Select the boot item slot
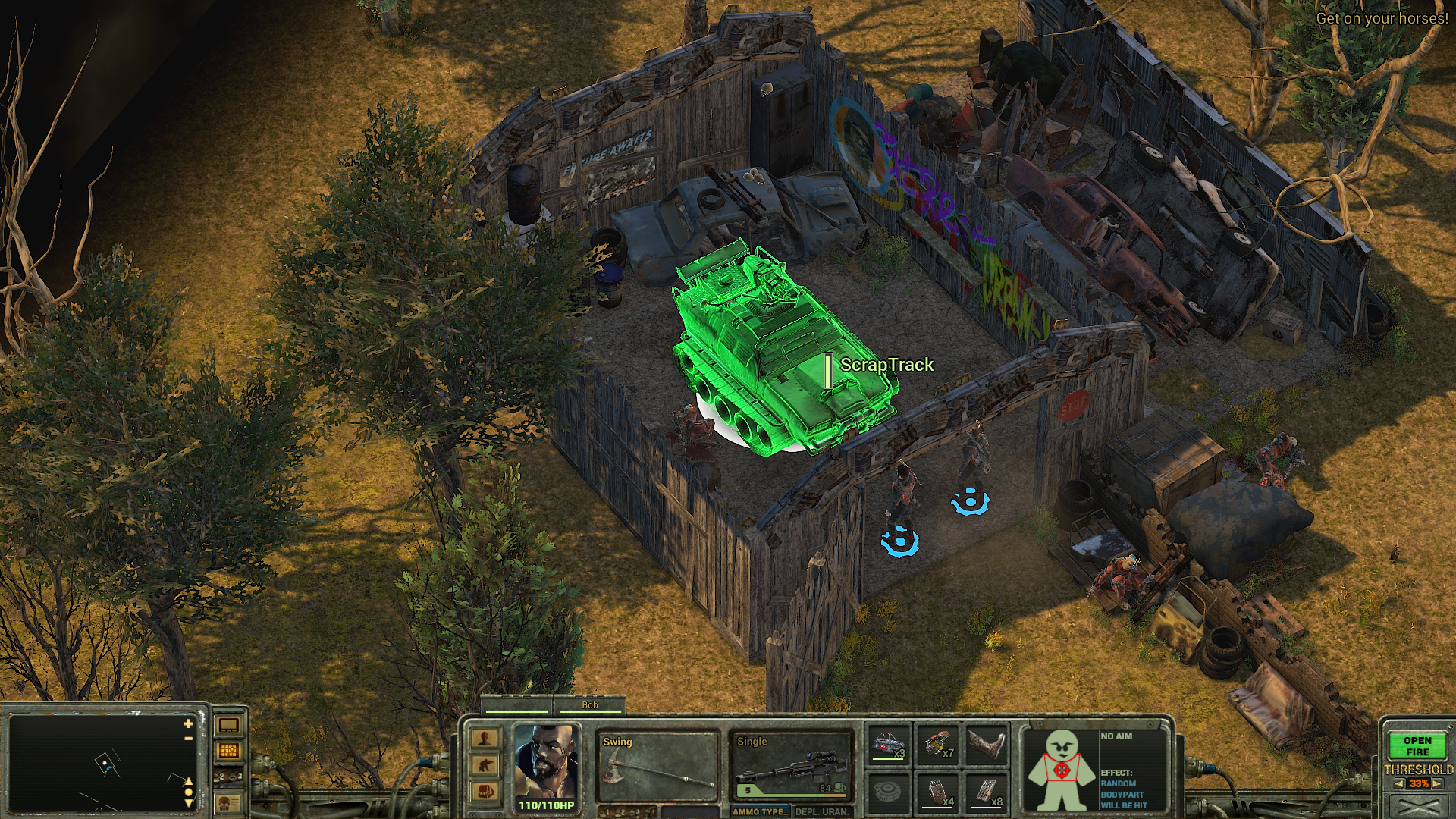The width and height of the screenshot is (1456, 819). pyautogui.click(x=987, y=745)
